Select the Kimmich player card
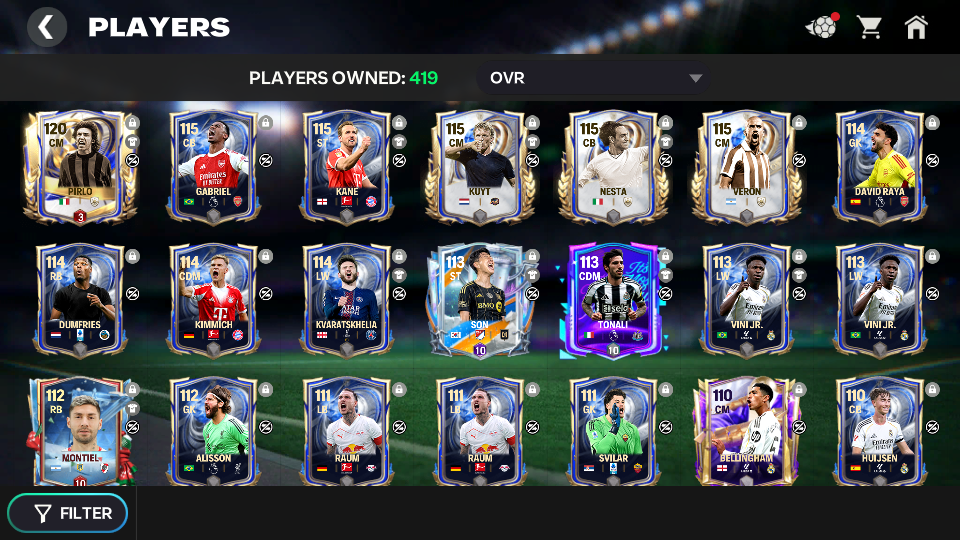The height and width of the screenshot is (540, 960). coord(213,299)
